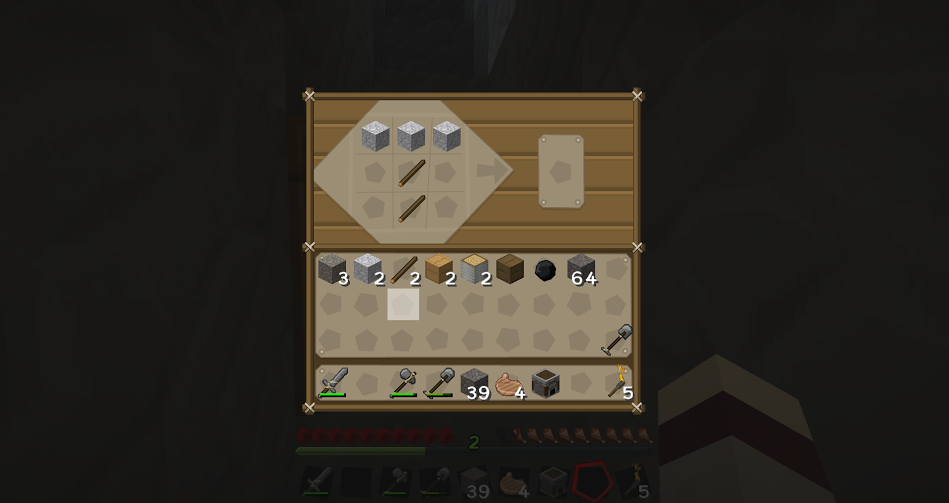
Task: Select the dark wooden block item
Action: pos(510,269)
